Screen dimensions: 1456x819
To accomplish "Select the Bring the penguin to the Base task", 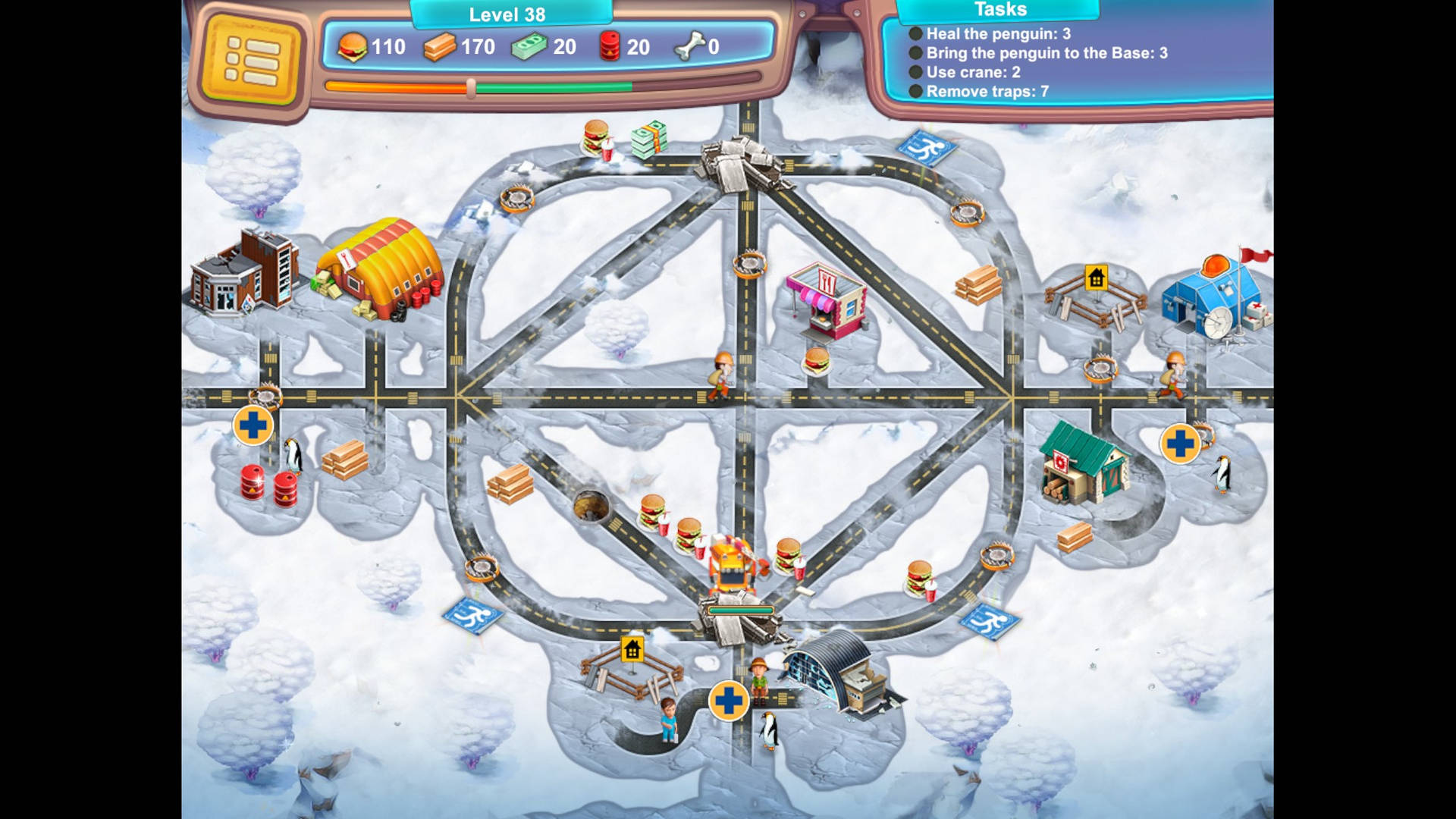I will tap(1046, 54).
